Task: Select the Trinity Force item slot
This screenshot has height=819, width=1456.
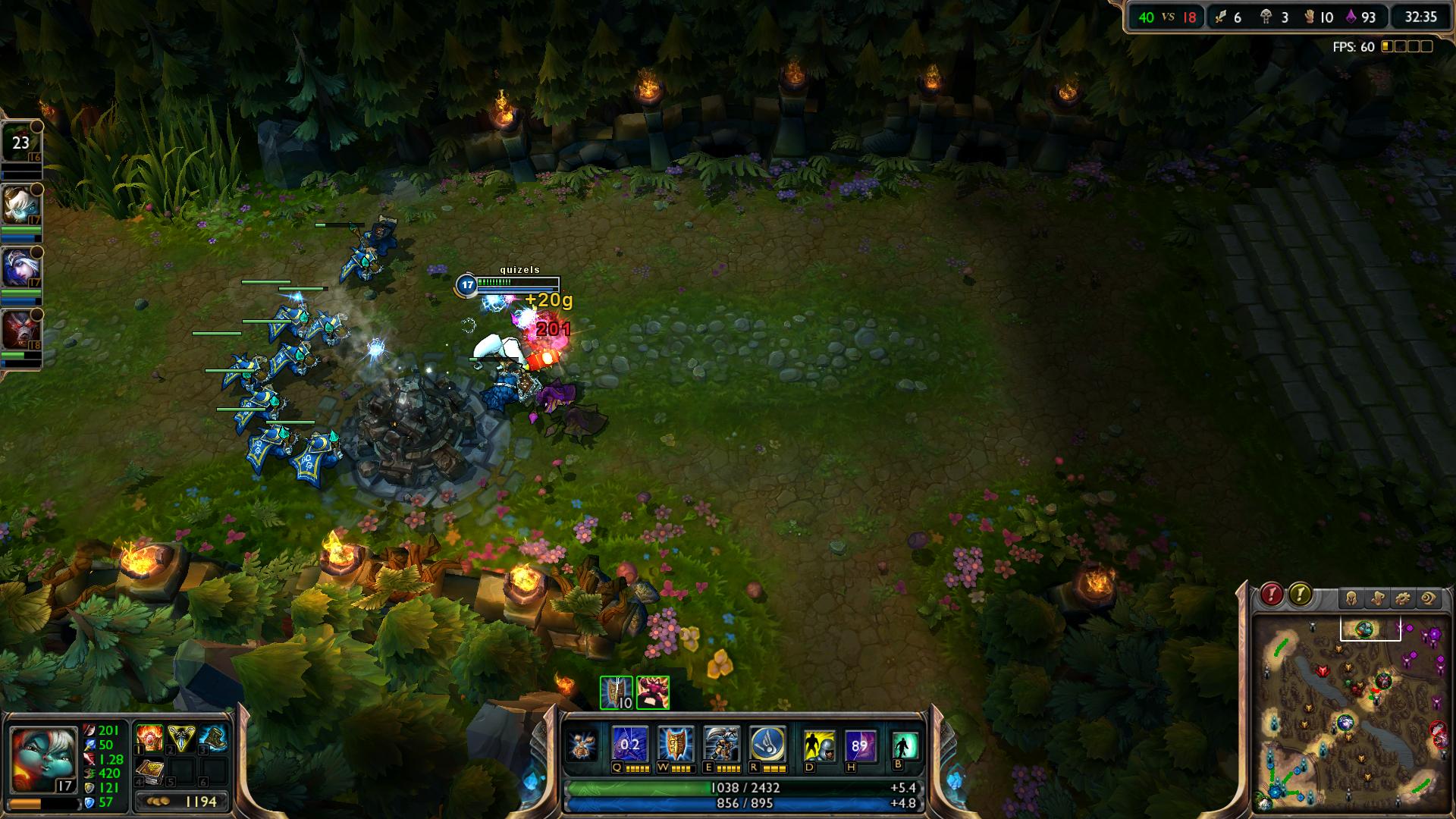Action: coord(181,738)
